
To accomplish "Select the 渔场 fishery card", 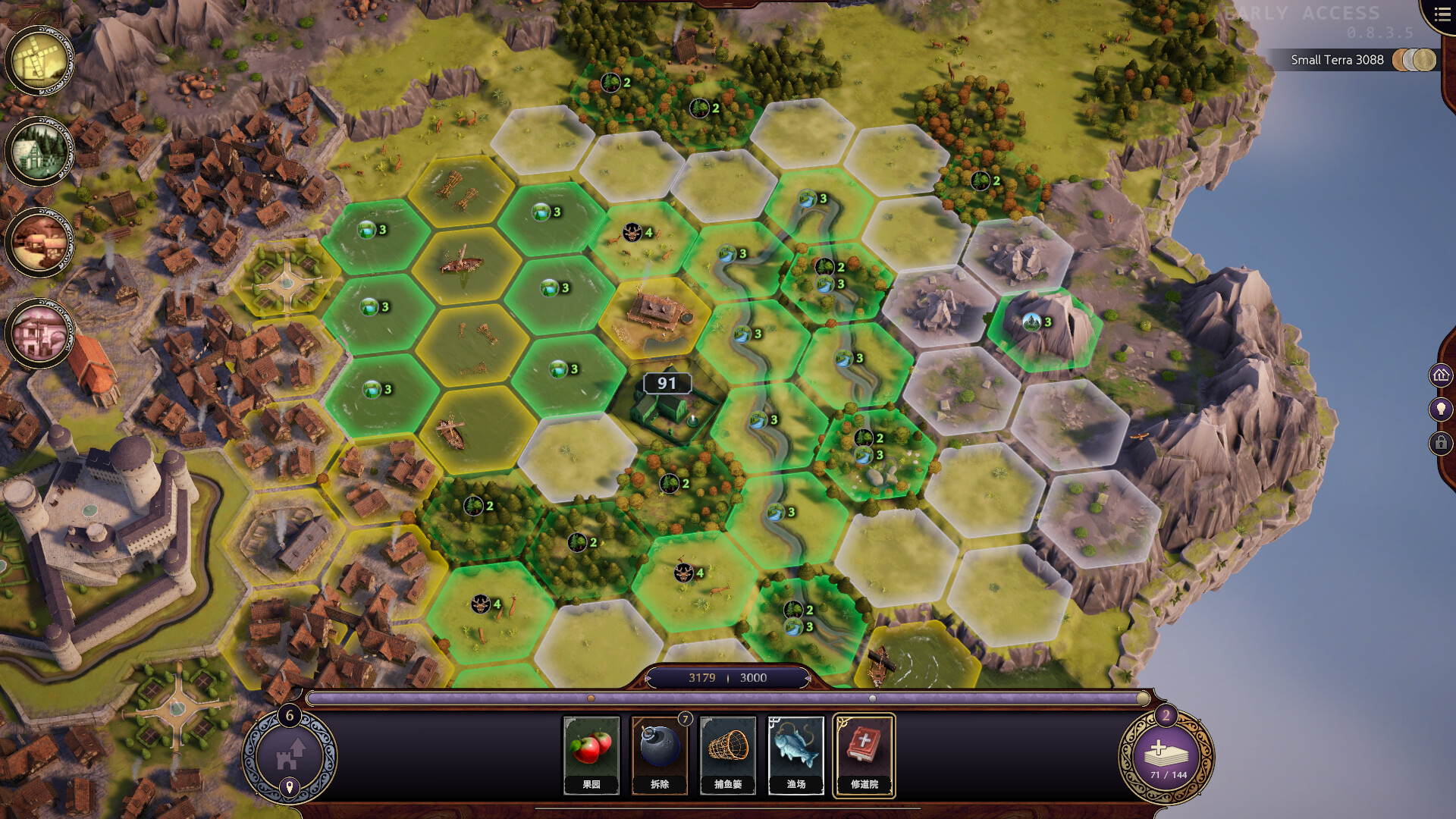I will 795,755.
